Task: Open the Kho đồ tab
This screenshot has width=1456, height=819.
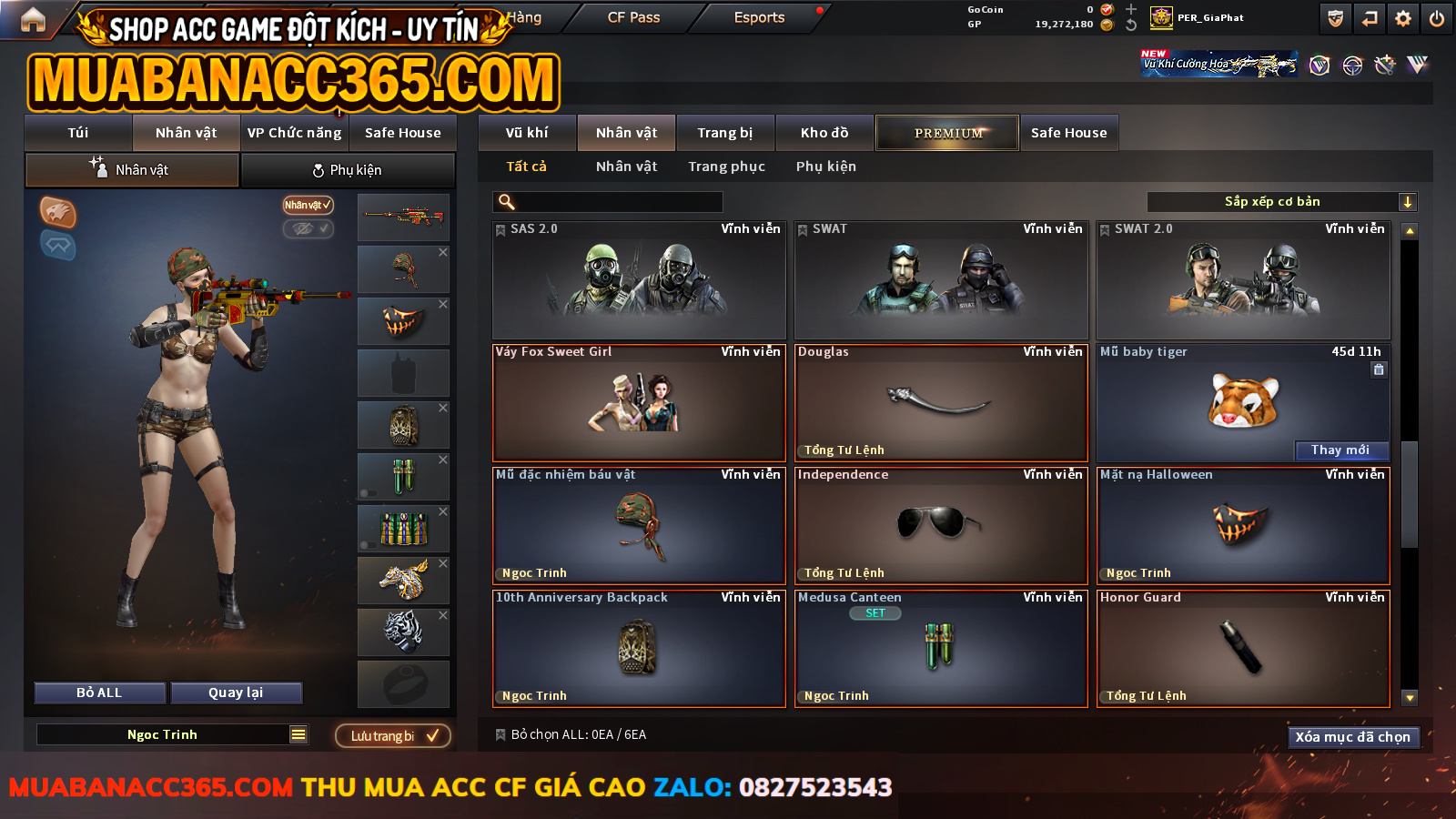Action: click(824, 133)
